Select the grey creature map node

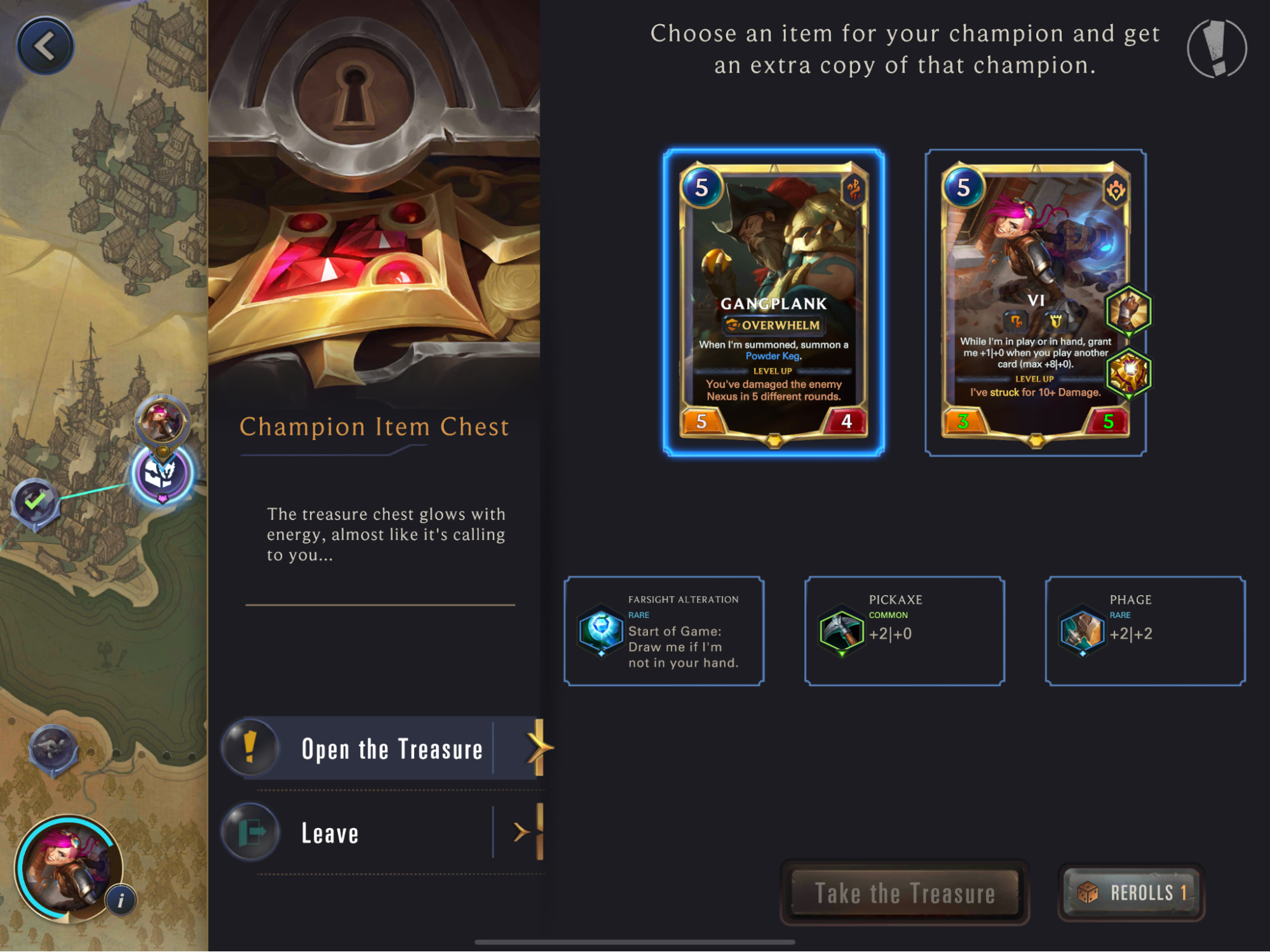53,749
